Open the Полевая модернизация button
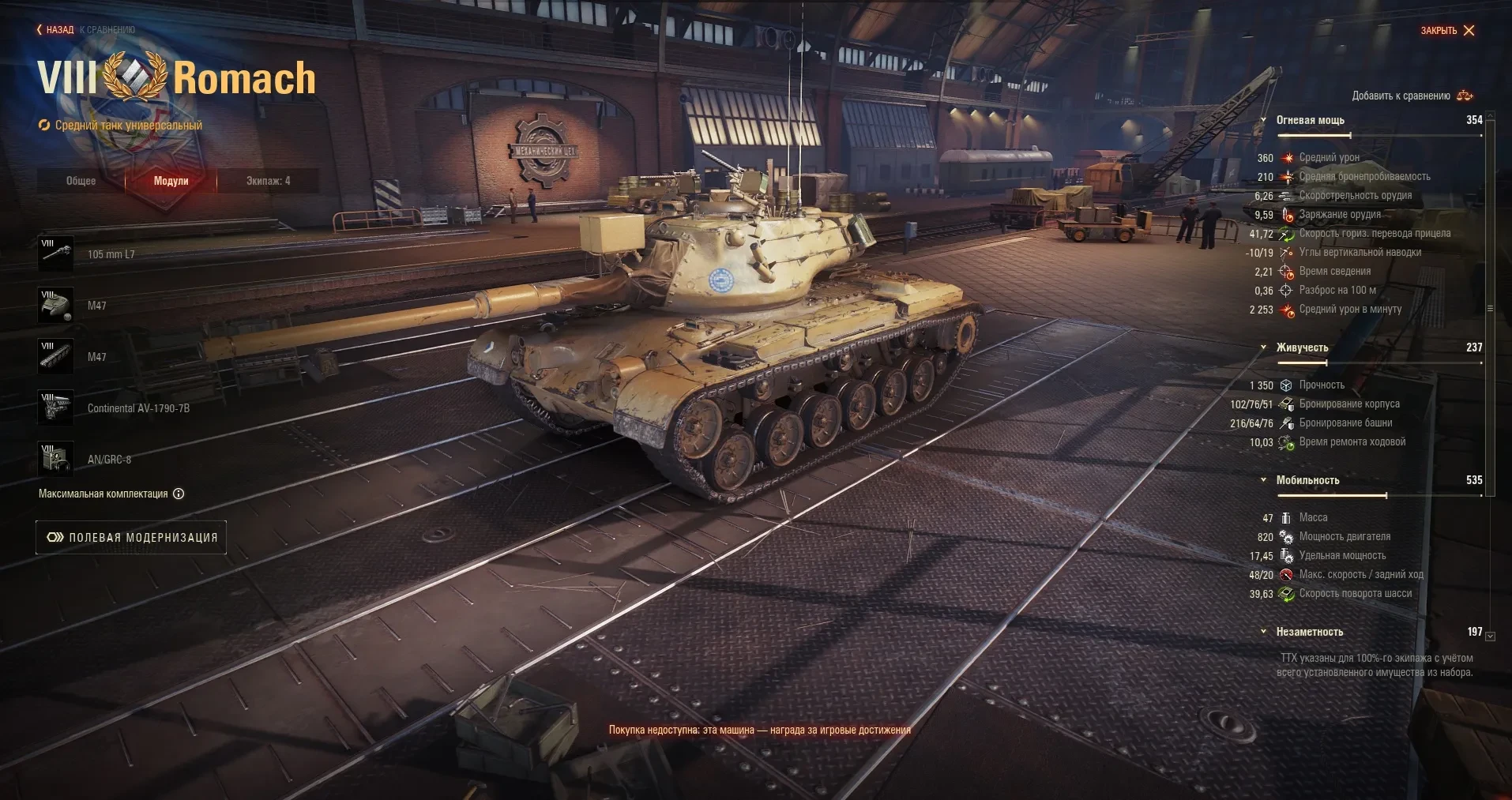The image size is (1512, 800). click(131, 538)
